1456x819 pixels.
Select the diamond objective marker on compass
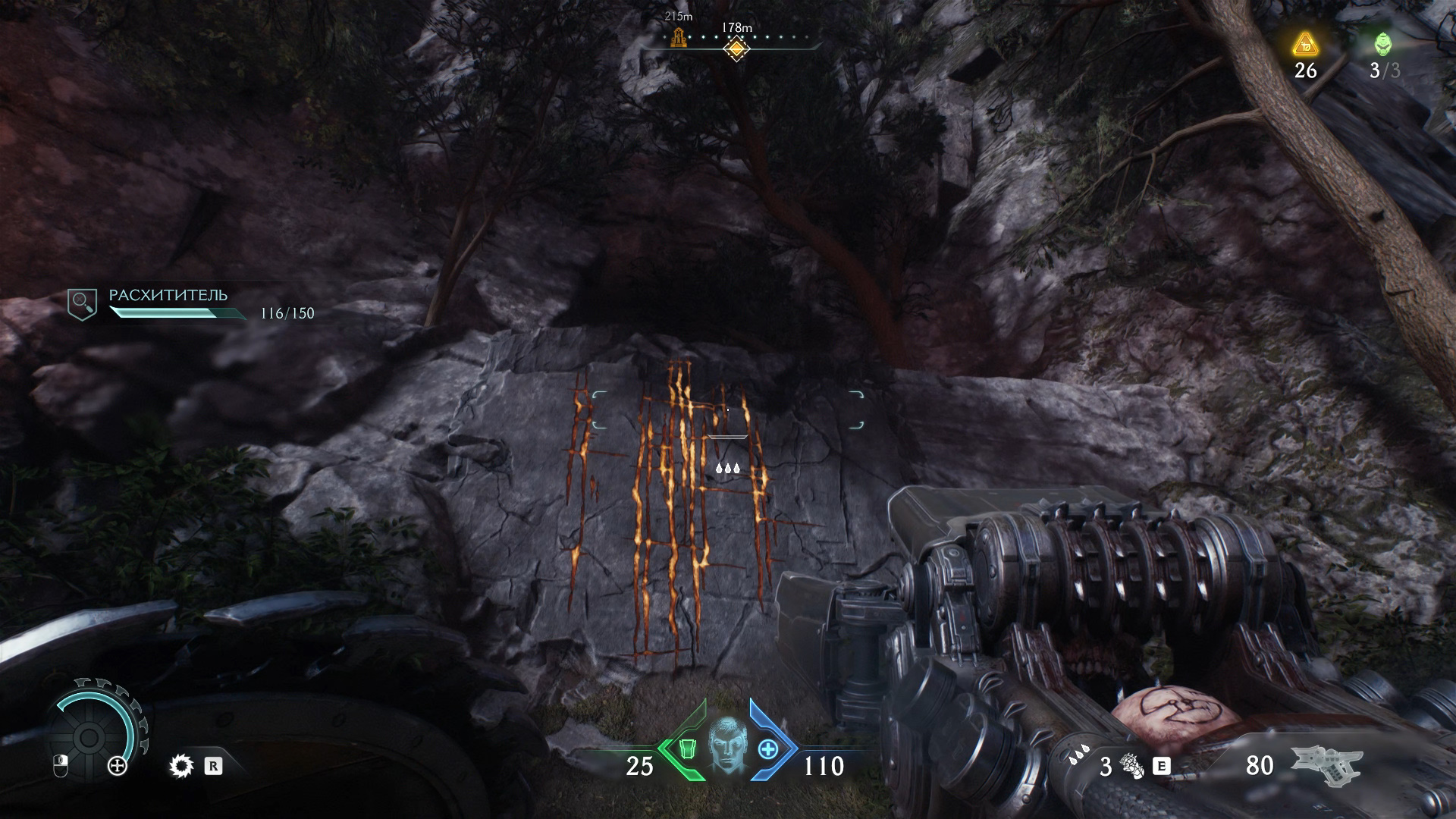point(736,49)
